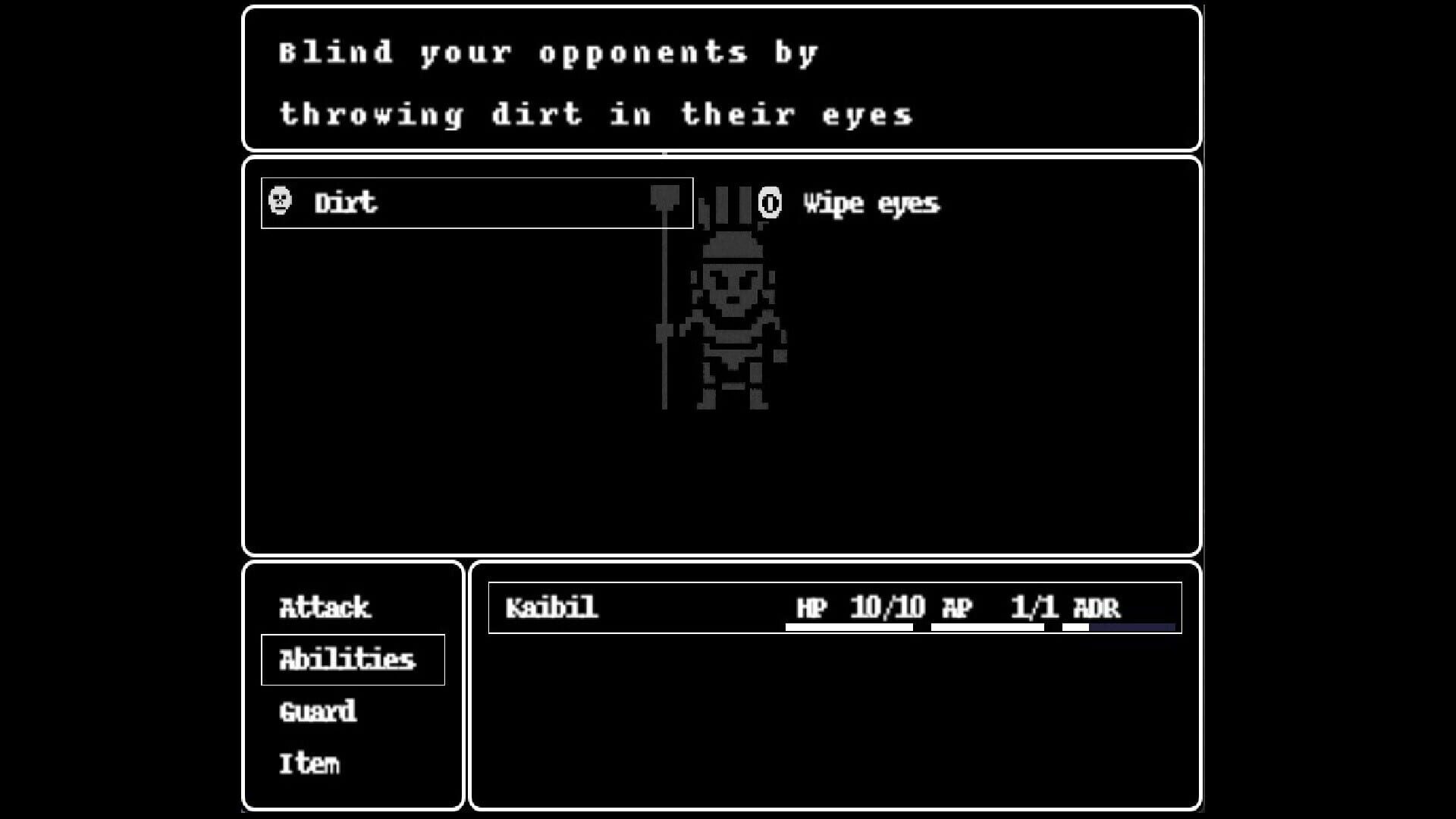Choose Attack from the battle menu
The height and width of the screenshot is (819, 1456).
tap(324, 607)
